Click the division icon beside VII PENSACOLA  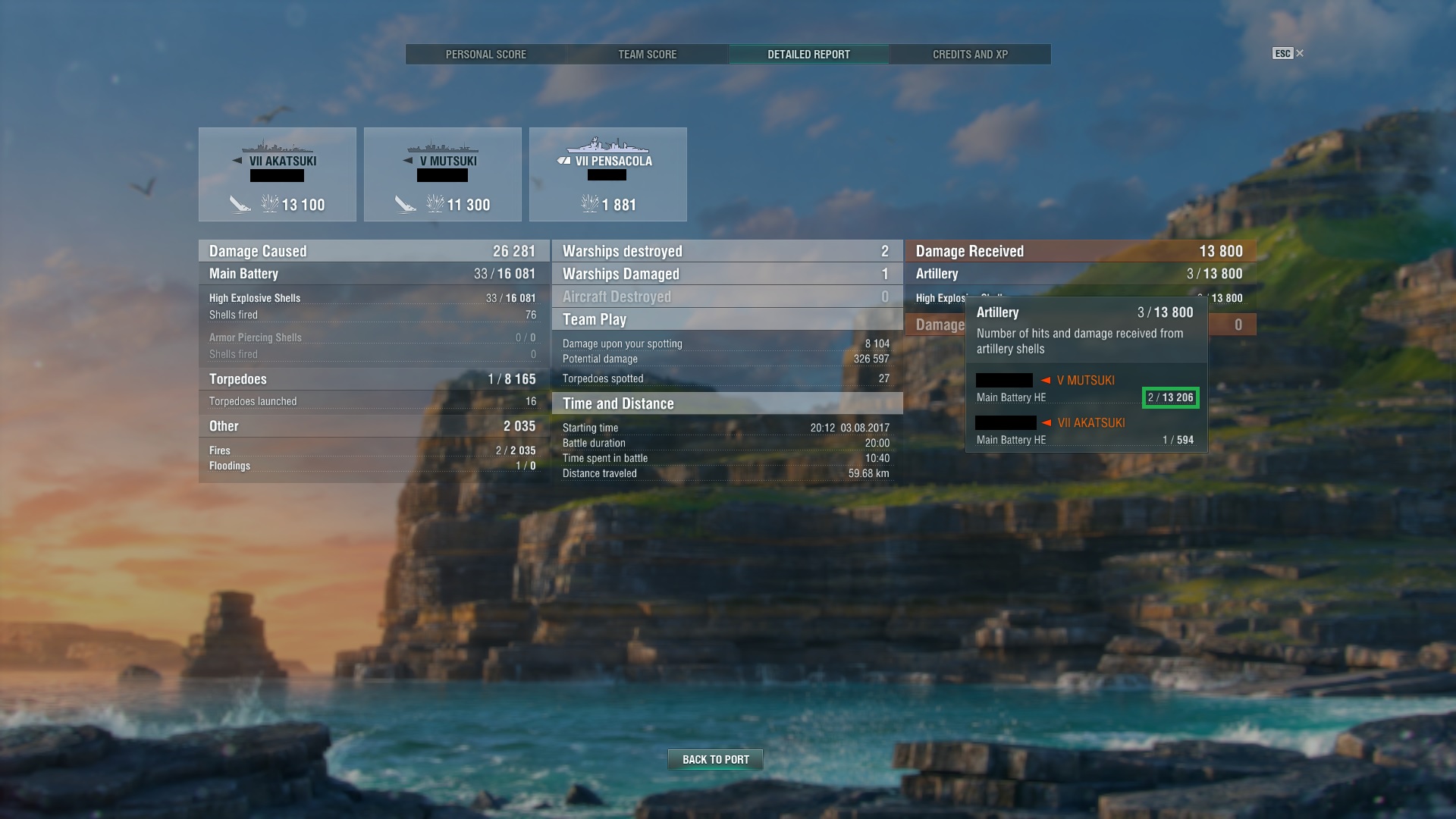[562, 160]
